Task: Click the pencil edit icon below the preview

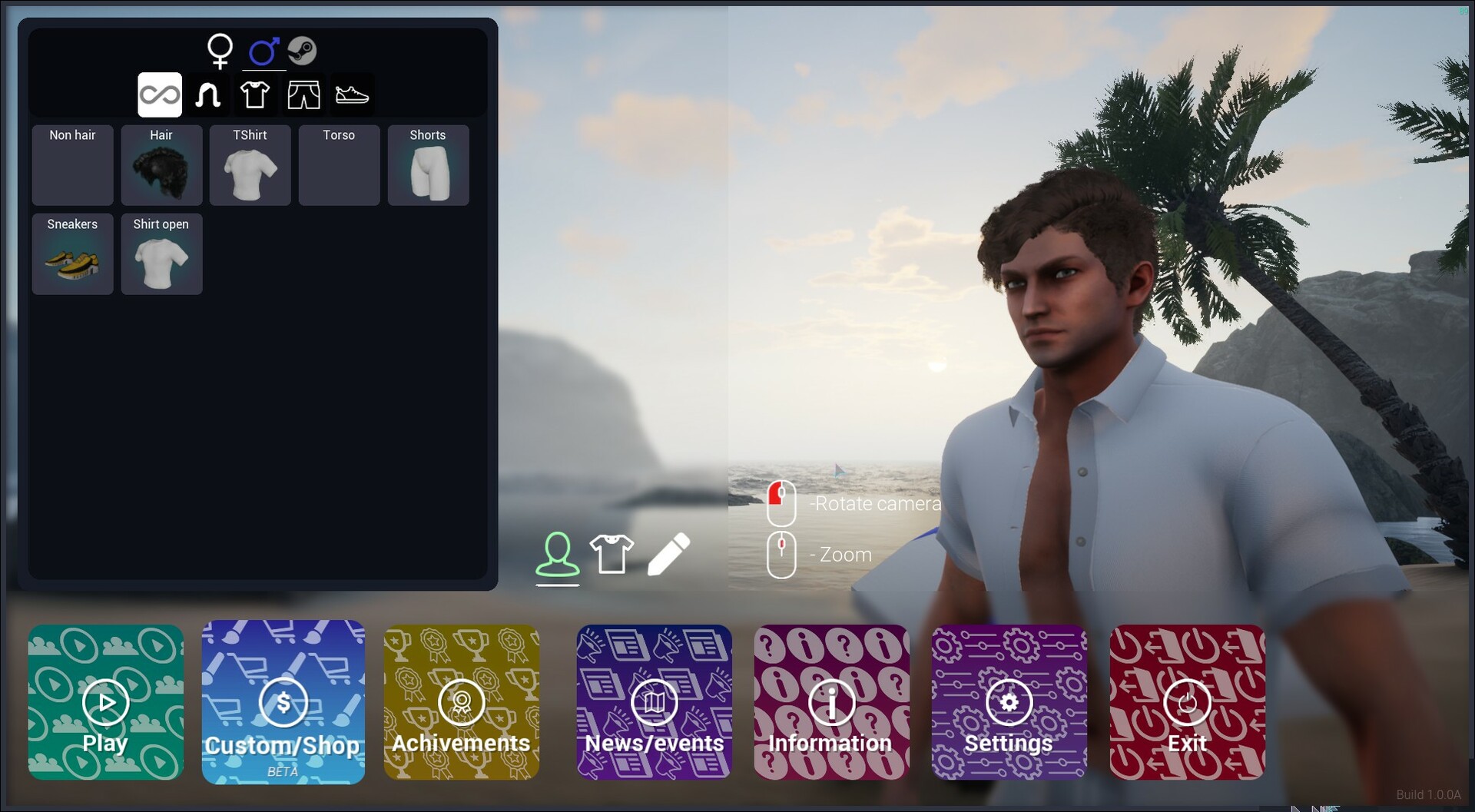Action: pos(668,552)
